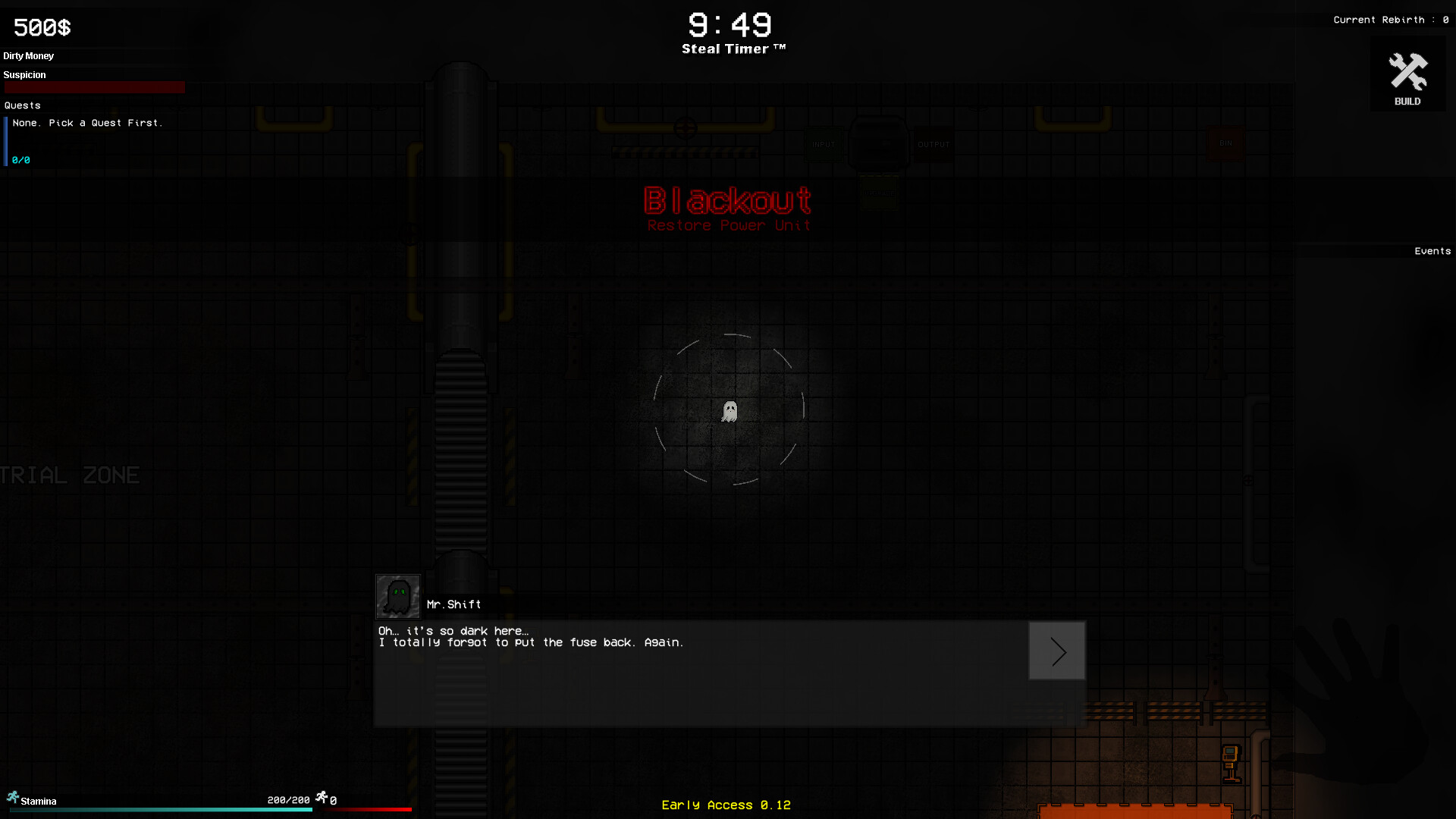Image resolution: width=1456 pixels, height=819 pixels.
Task: Click the Stamina progress bar
Action: click(162, 810)
